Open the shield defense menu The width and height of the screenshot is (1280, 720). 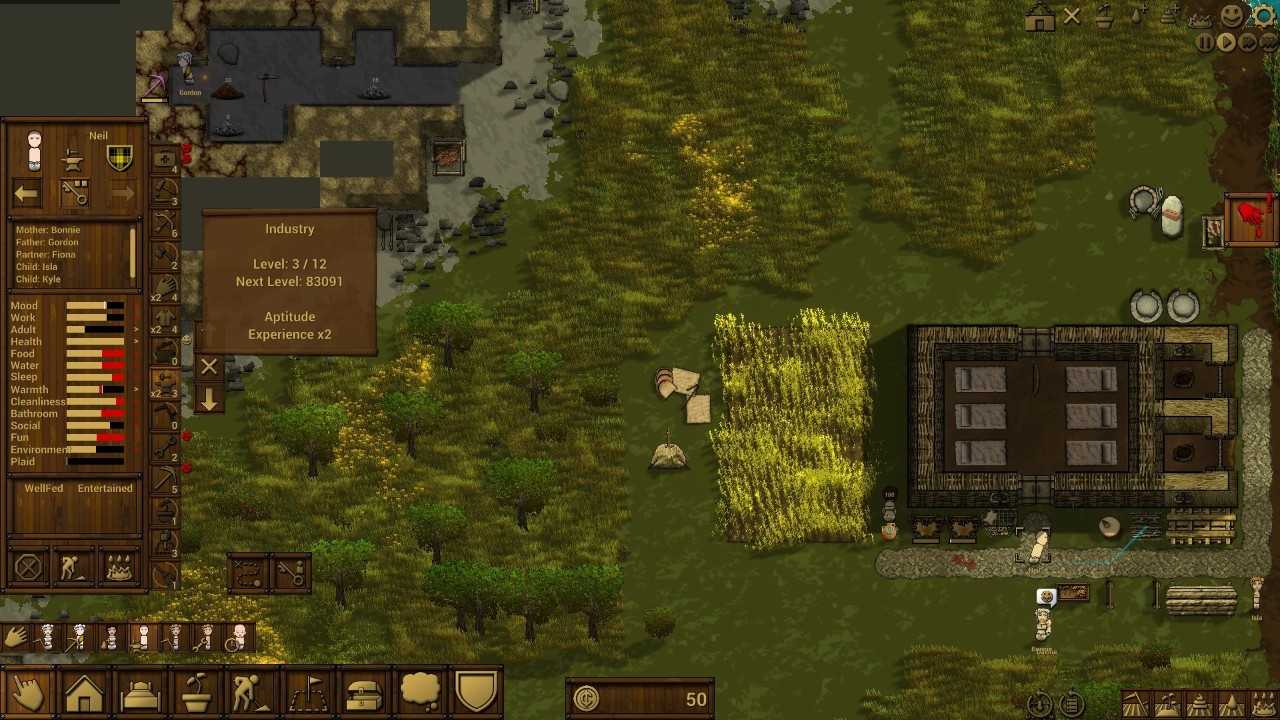[477, 693]
